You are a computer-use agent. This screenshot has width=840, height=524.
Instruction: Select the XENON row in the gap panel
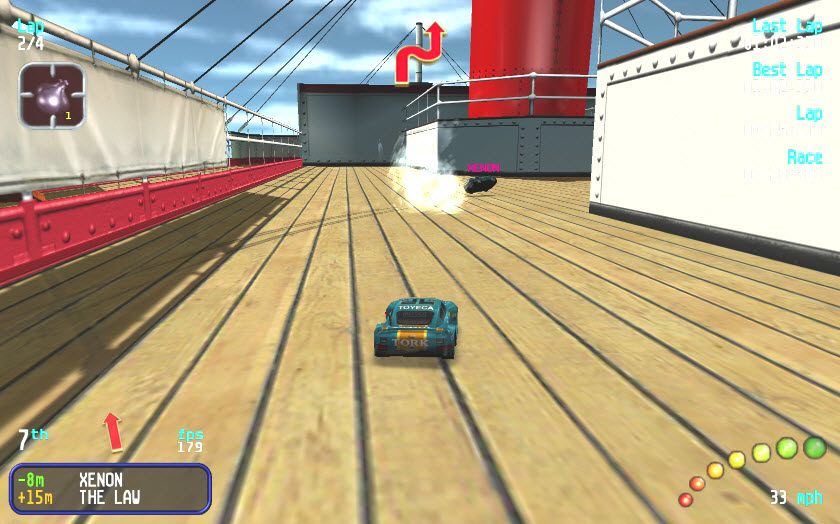click(110, 480)
